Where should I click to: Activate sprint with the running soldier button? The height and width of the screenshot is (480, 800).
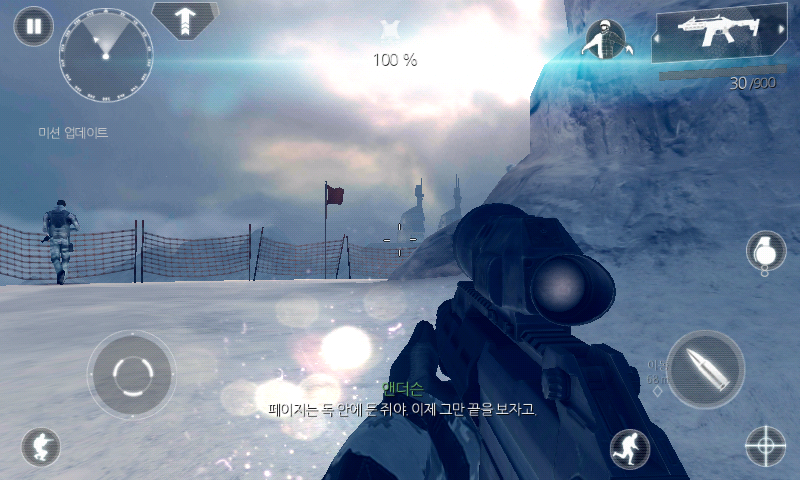click(x=630, y=449)
